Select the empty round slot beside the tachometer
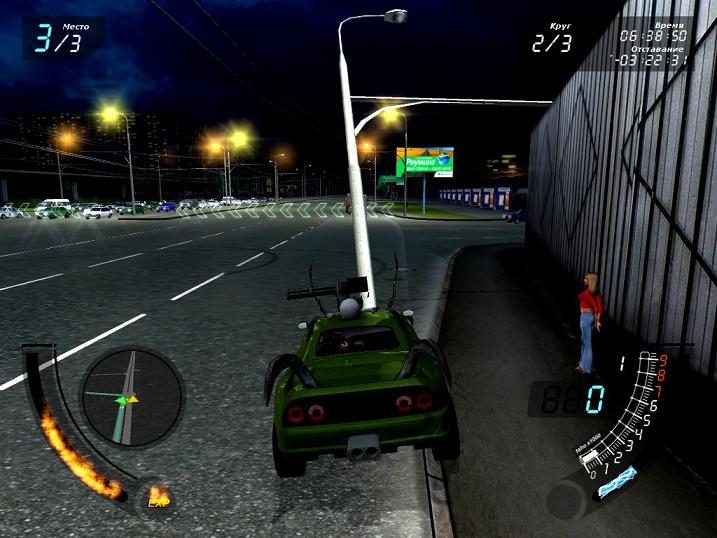Screen dimensions: 717x538 click(x=564, y=496)
